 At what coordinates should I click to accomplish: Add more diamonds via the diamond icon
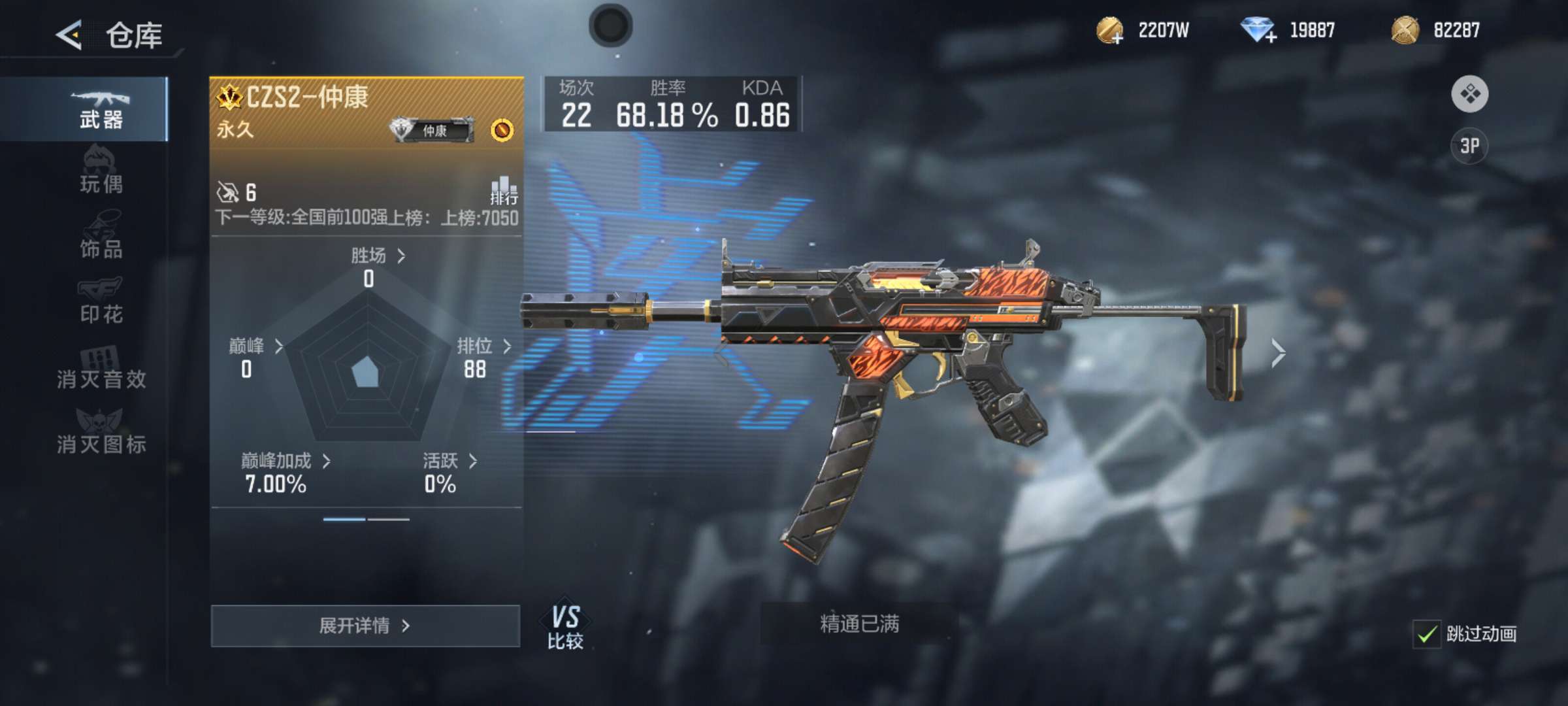(1258, 31)
